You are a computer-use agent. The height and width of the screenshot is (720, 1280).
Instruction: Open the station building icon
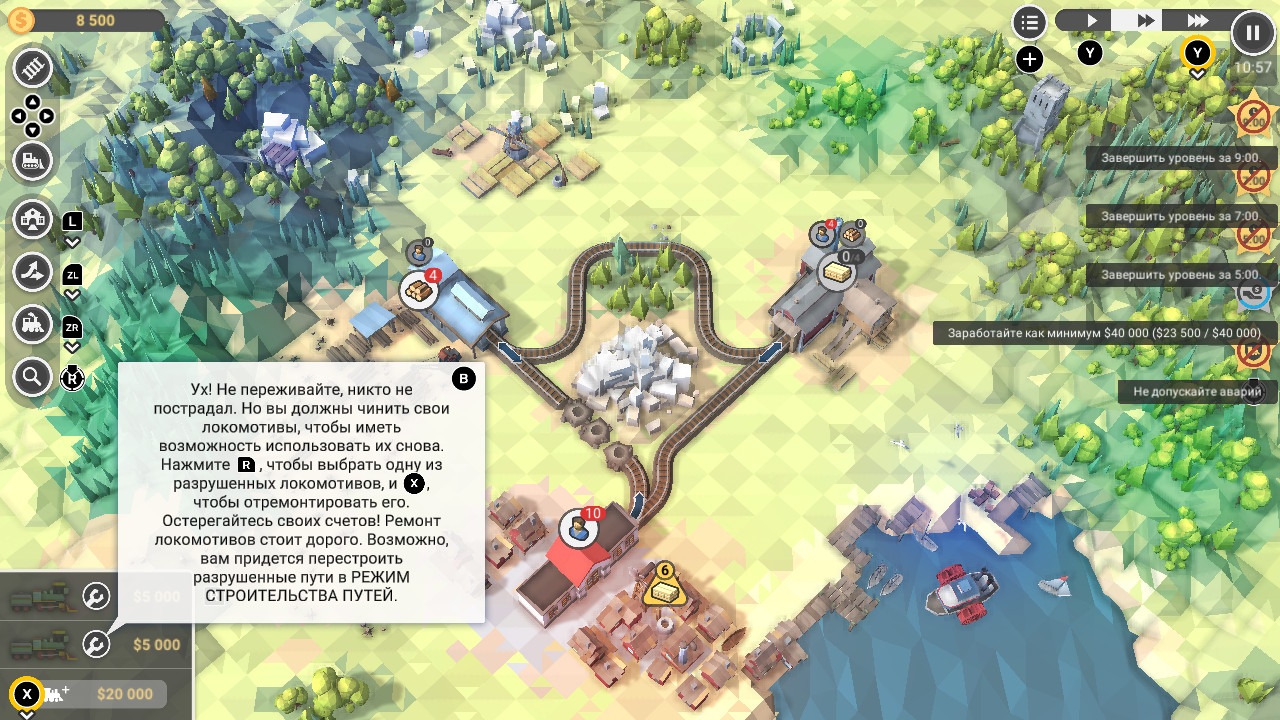(33, 218)
